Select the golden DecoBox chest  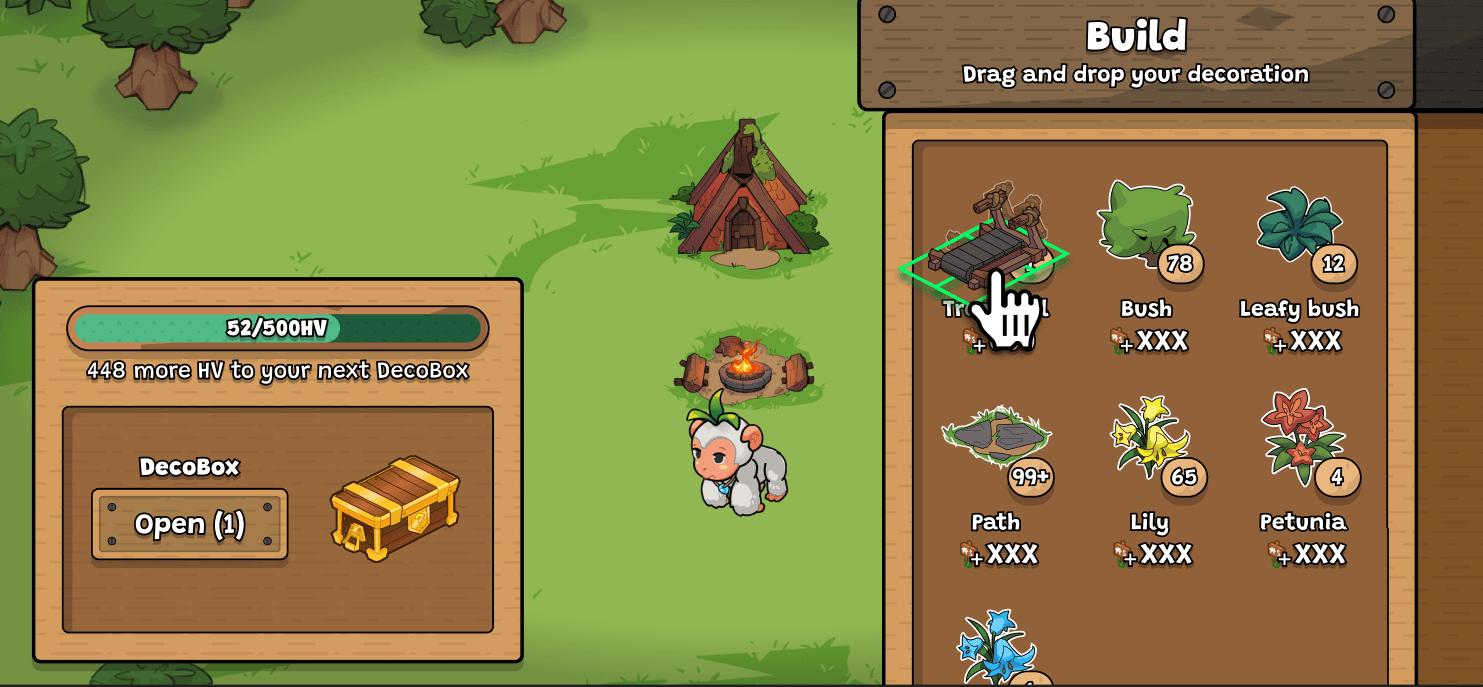[x=394, y=507]
